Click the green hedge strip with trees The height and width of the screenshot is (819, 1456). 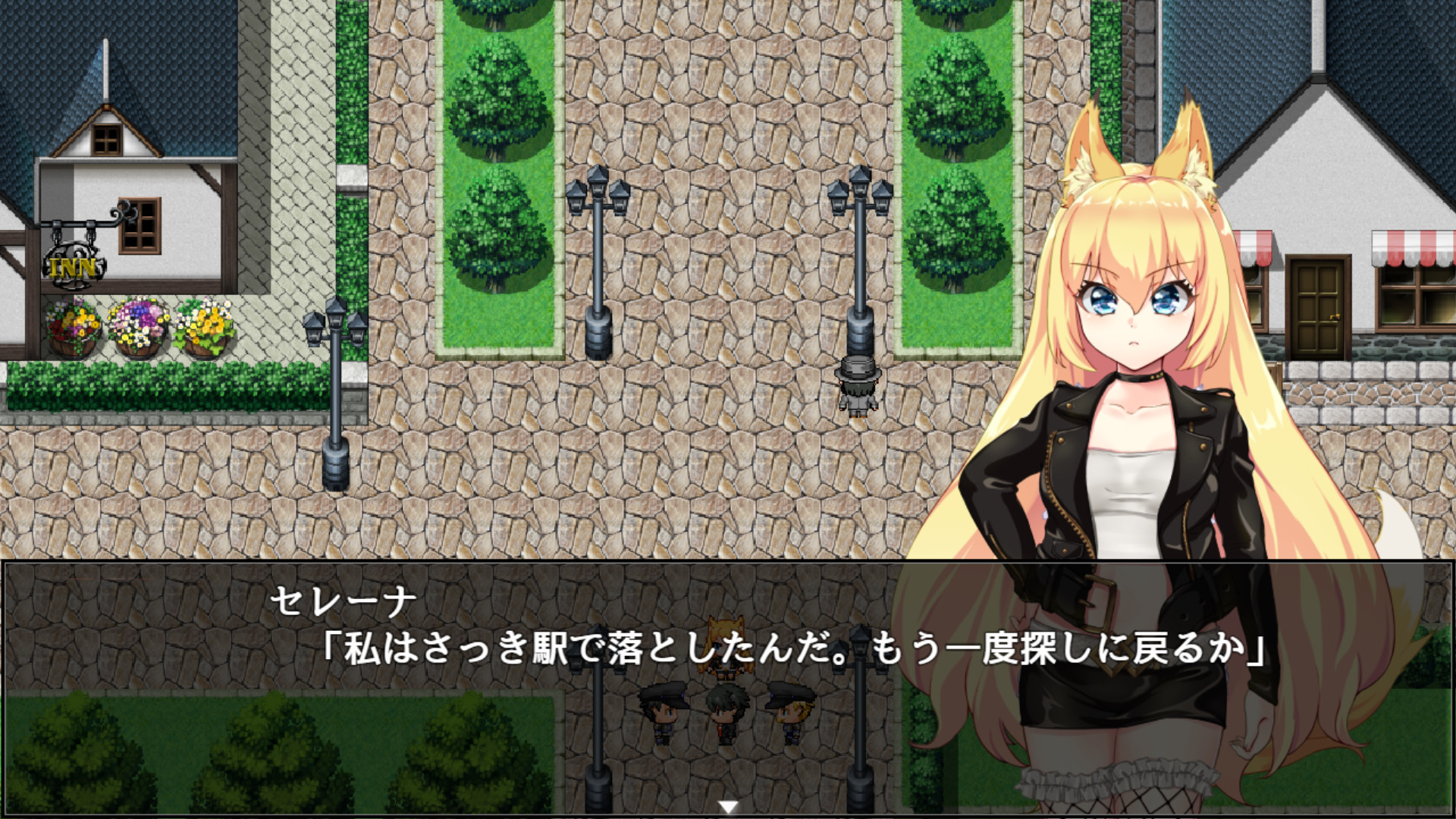tap(493, 190)
